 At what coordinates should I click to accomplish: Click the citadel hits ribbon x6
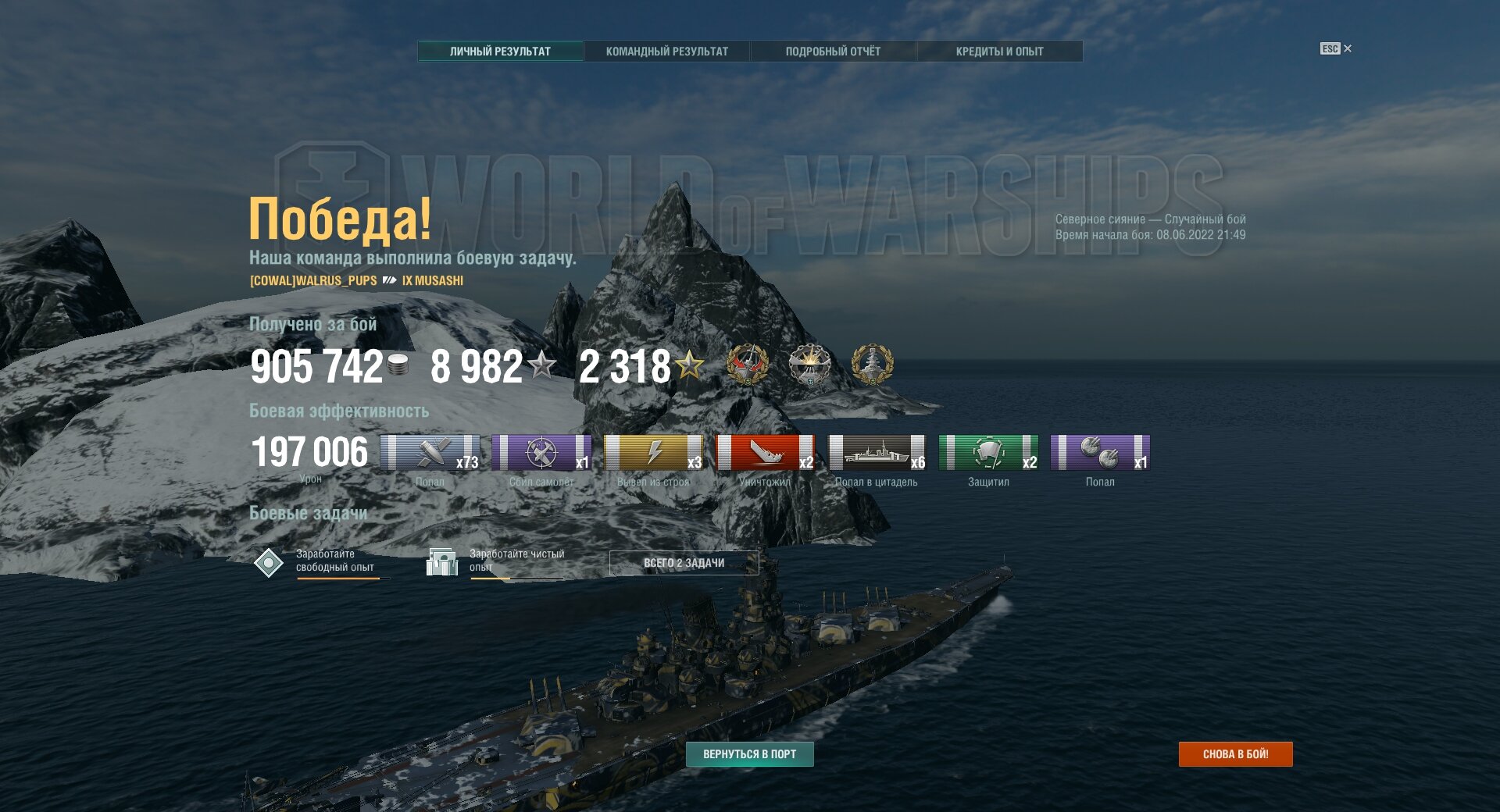(877, 453)
